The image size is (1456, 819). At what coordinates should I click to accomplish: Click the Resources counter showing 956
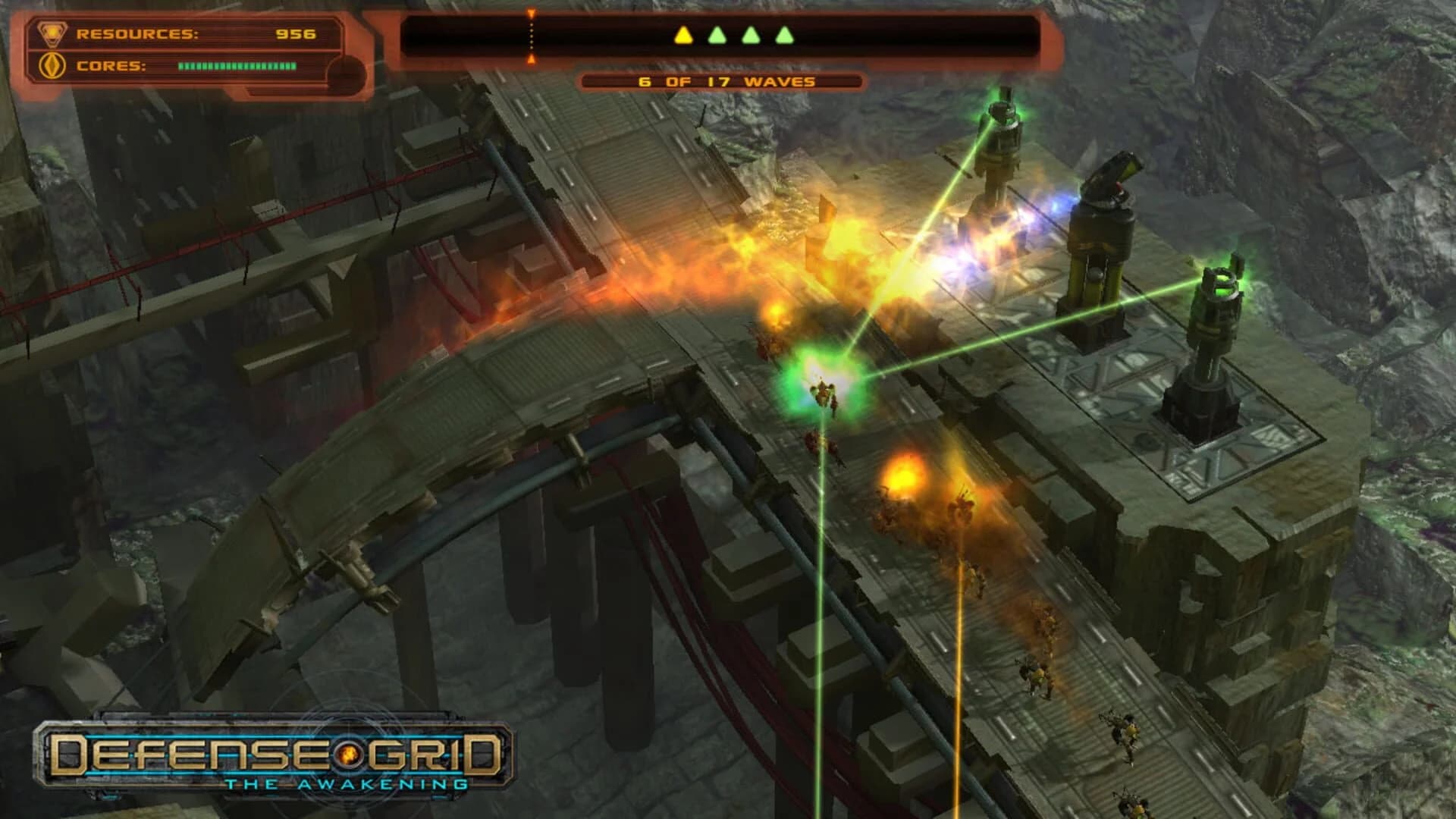click(297, 33)
